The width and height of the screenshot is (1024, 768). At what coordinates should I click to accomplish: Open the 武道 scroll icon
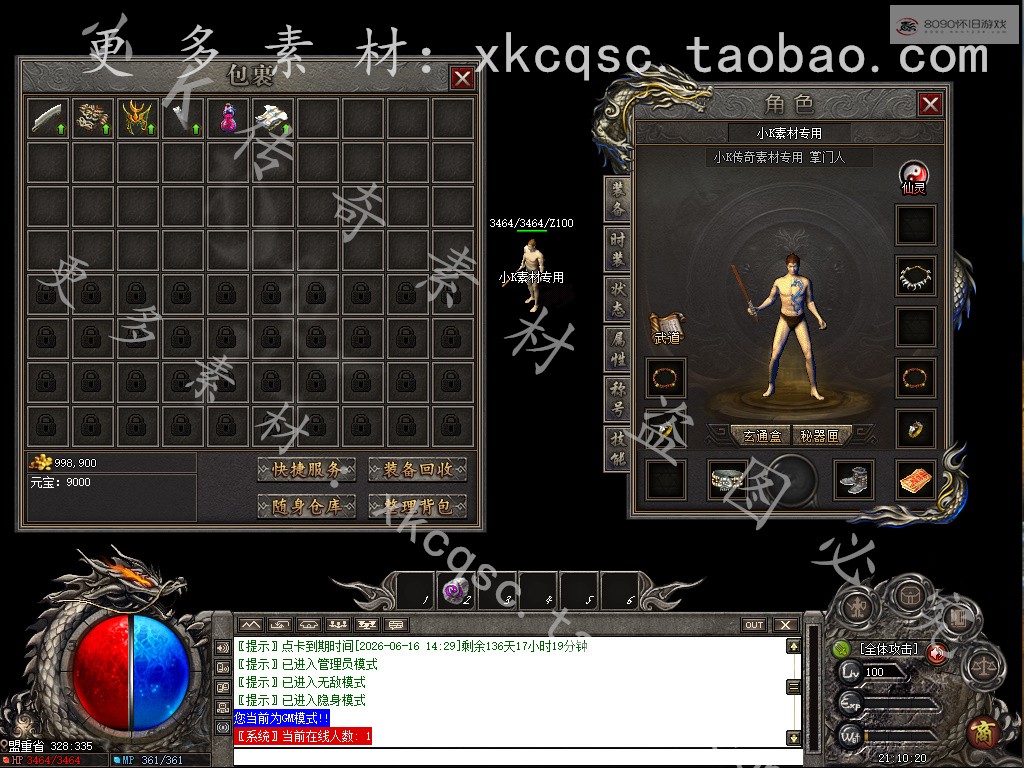[666, 328]
